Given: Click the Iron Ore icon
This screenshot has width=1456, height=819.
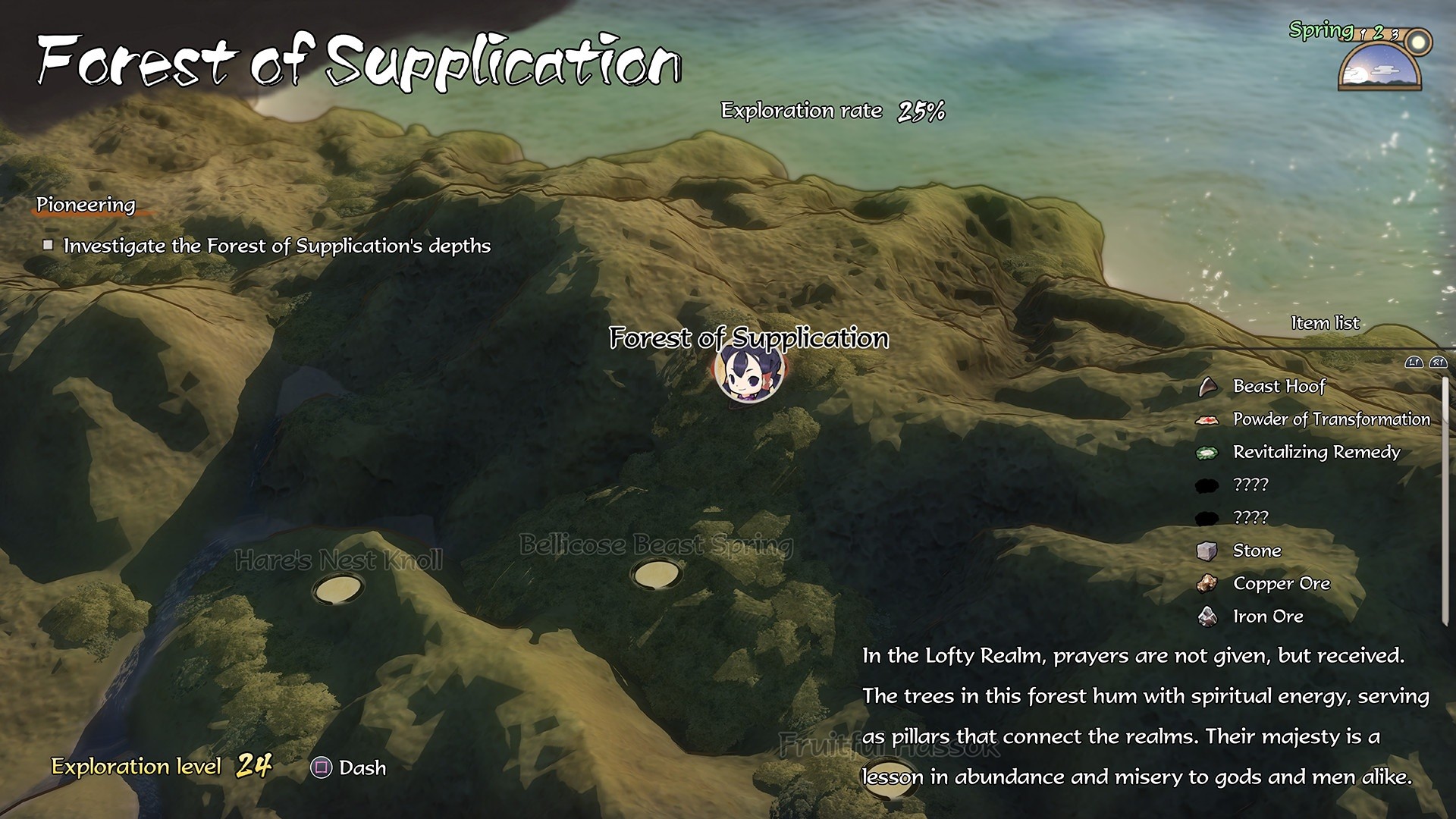Looking at the screenshot, I should tap(1207, 617).
